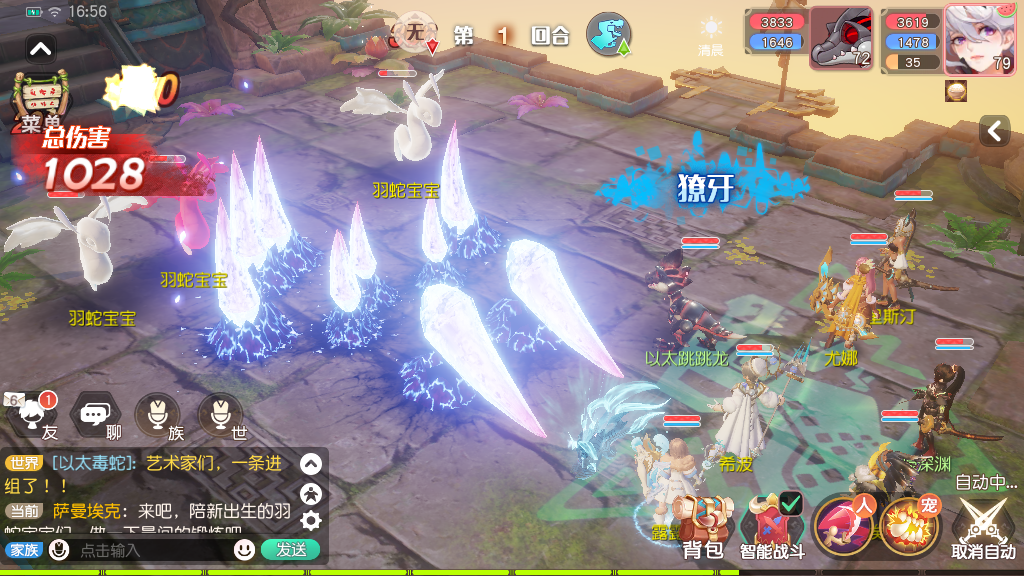Screen dimensions: 1024x576
Task: Select the pet skill icon marked 宠
Action: (908, 524)
